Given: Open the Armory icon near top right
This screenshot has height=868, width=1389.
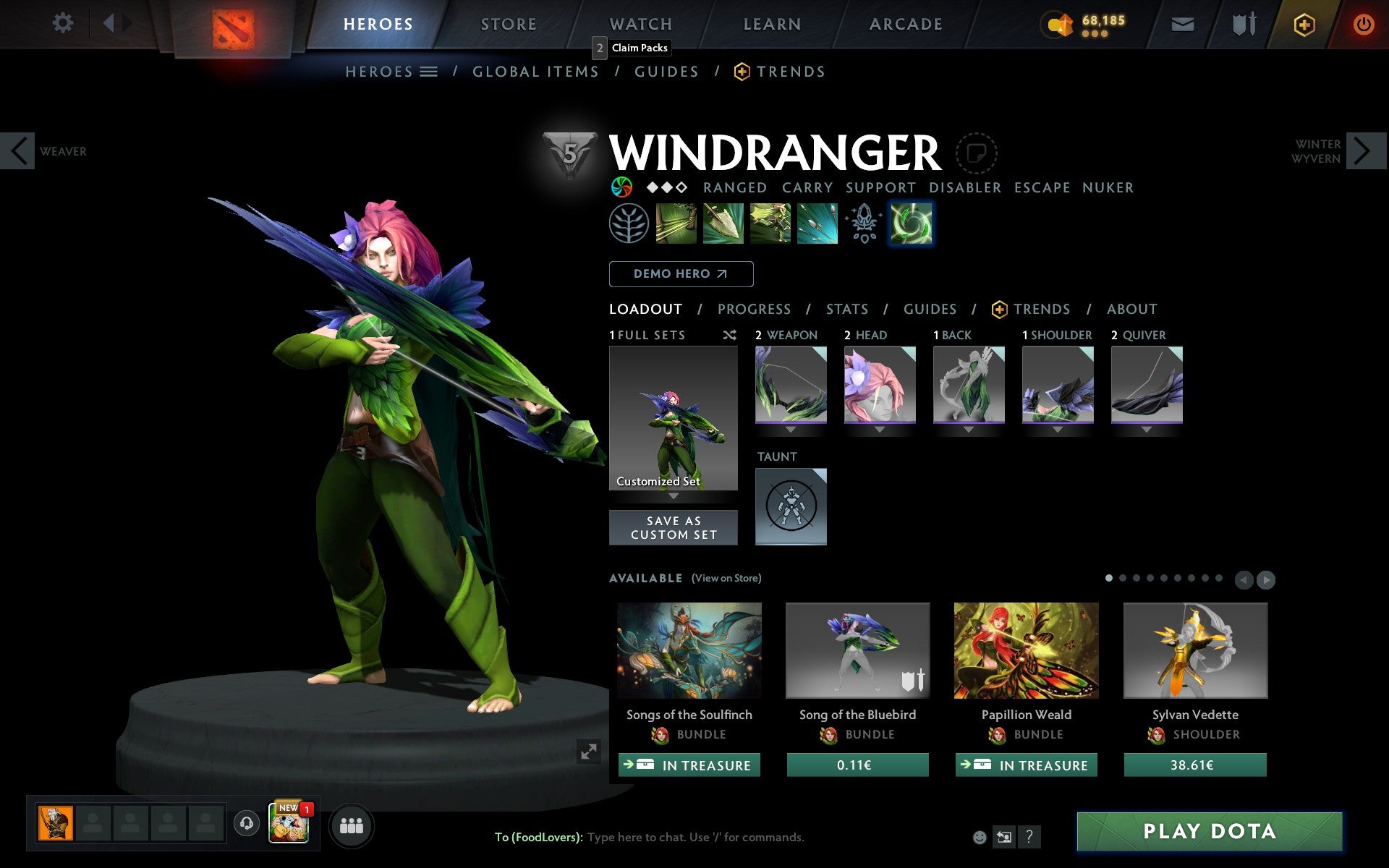Looking at the screenshot, I should pyautogui.click(x=1242, y=23).
